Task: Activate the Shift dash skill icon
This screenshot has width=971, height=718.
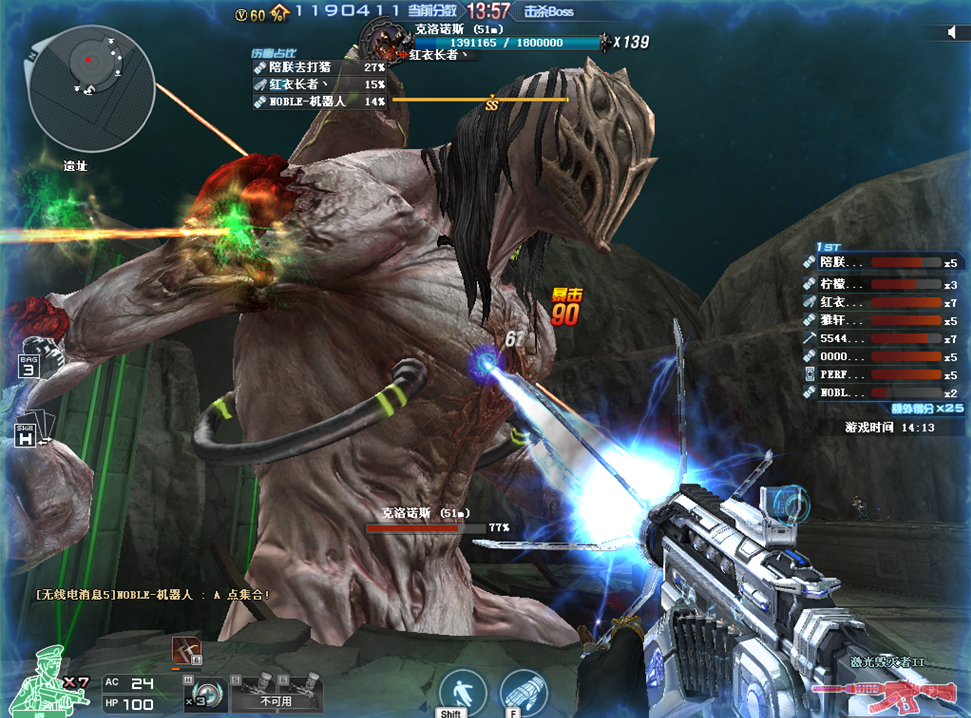Action: (x=462, y=692)
